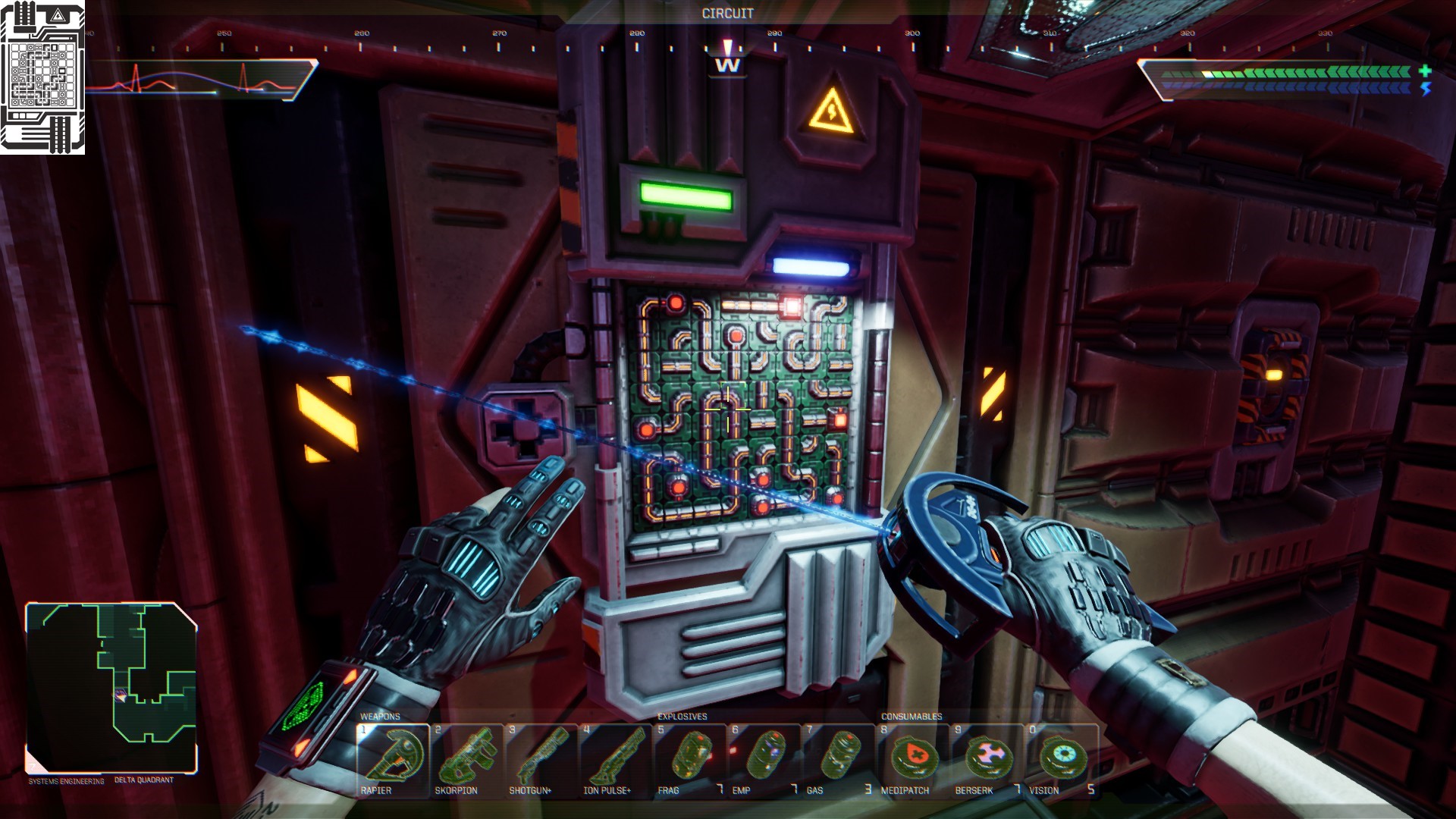1456x819 pixels.
Task: Select the Rapier weapon slot
Action: click(392, 759)
